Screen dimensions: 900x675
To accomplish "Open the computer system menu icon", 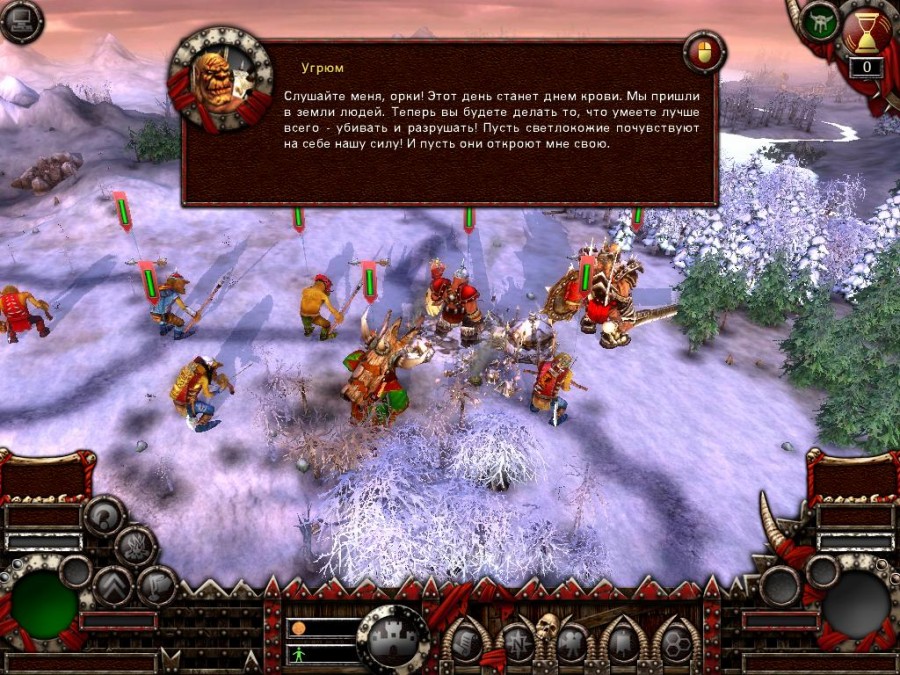I will [x=20, y=22].
